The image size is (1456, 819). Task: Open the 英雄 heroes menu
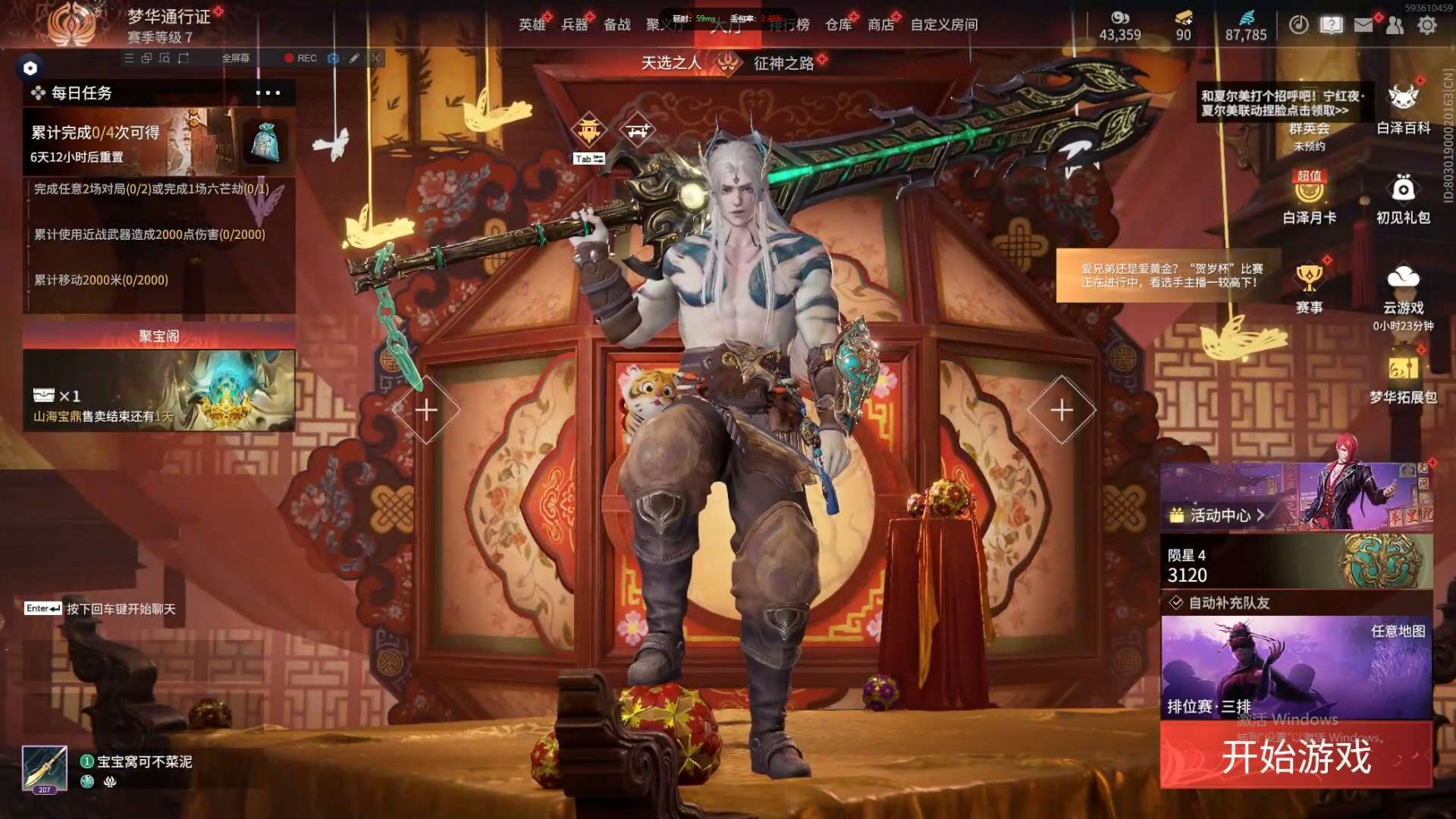tap(532, 25)
